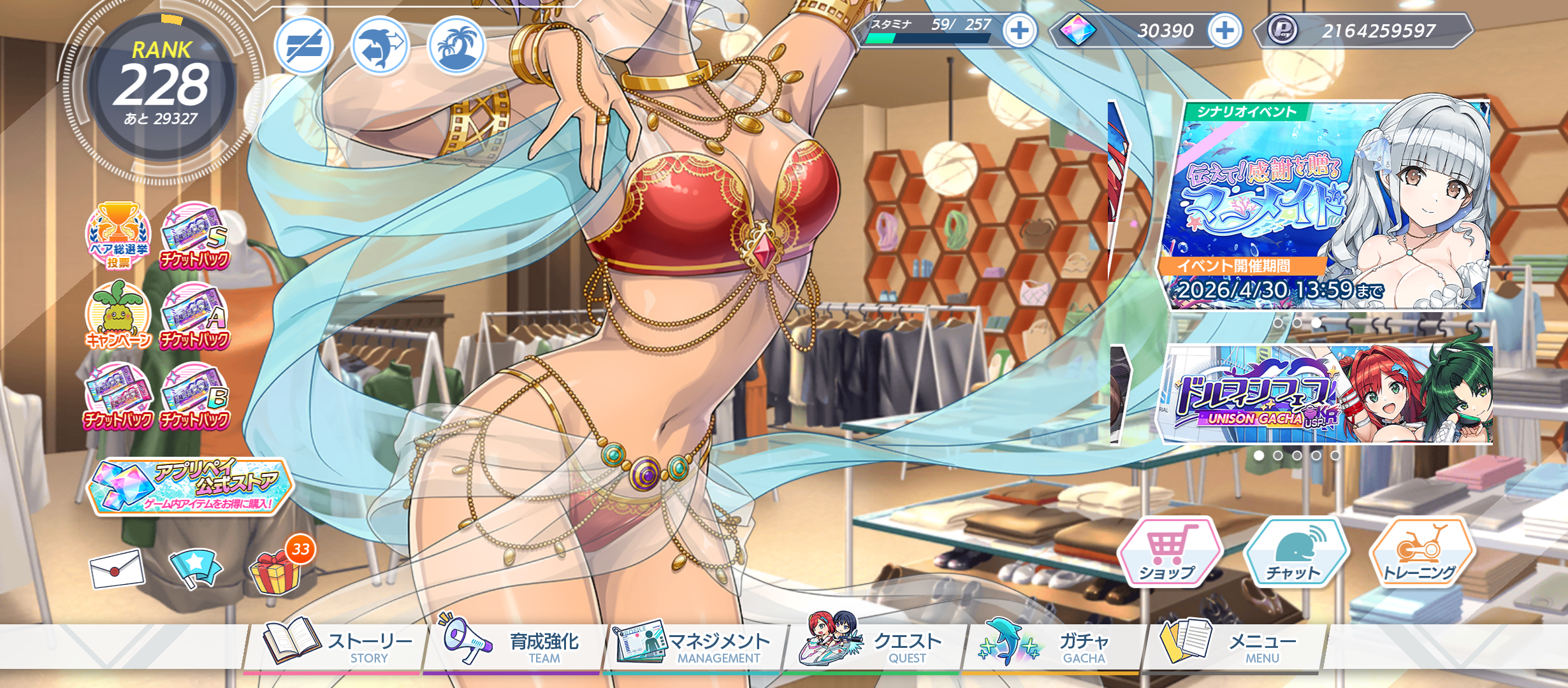Viewport: 1568px width, 688px height.
Task: Tap the palm tree island icon
Action: [456, 46]
